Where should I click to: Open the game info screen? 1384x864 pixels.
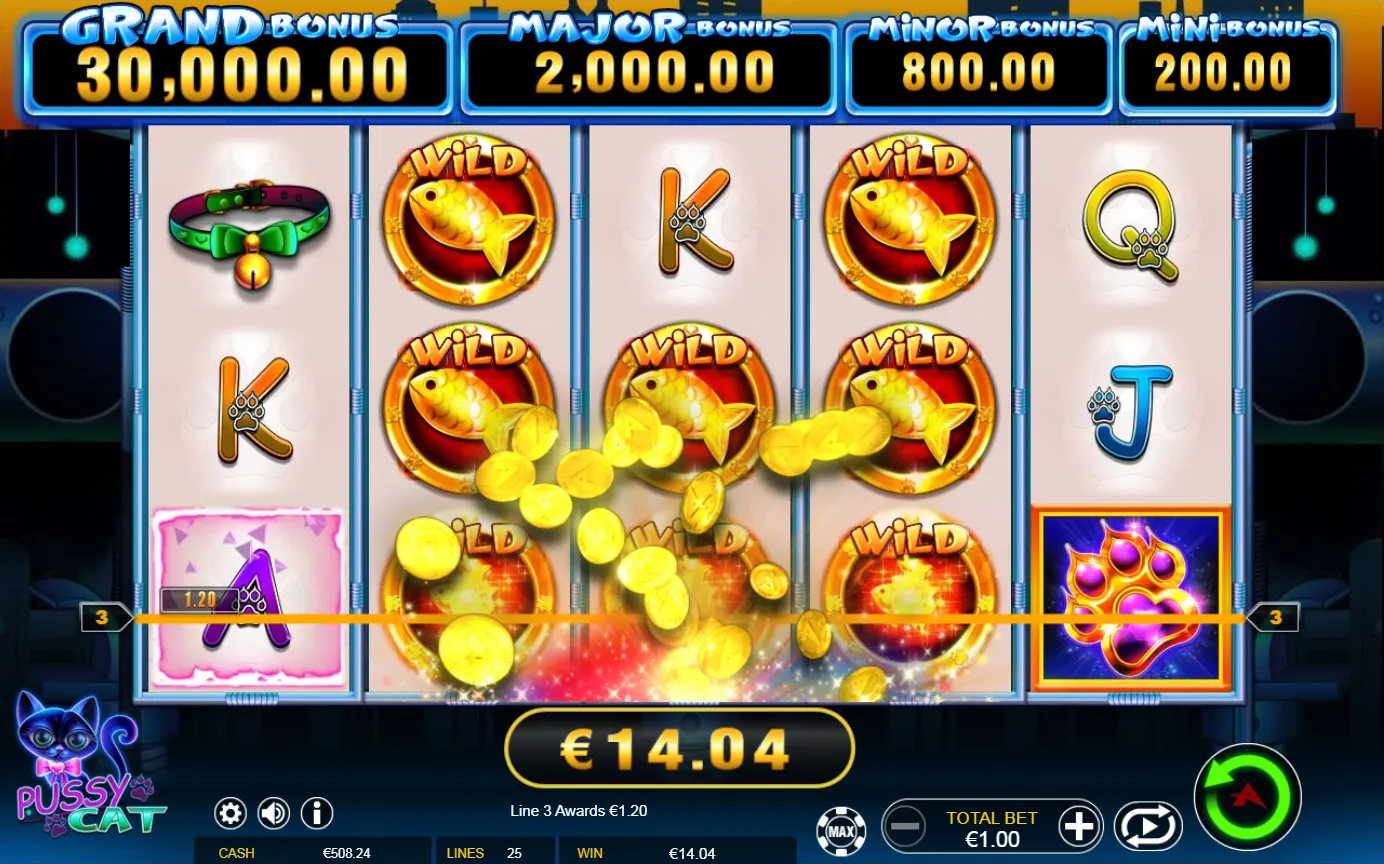click(316, 813)
